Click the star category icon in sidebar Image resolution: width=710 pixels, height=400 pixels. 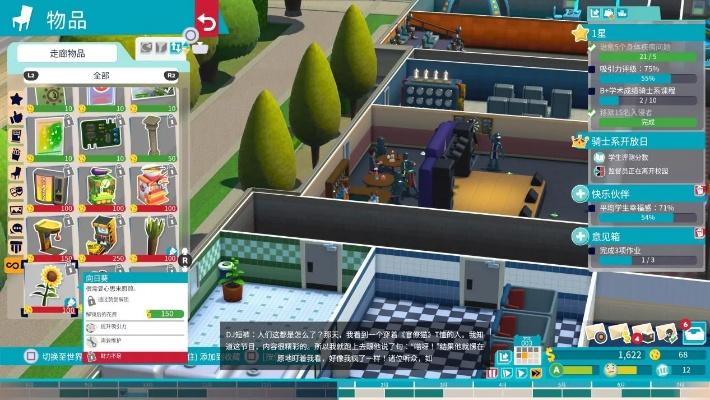(x=16, y=100)
